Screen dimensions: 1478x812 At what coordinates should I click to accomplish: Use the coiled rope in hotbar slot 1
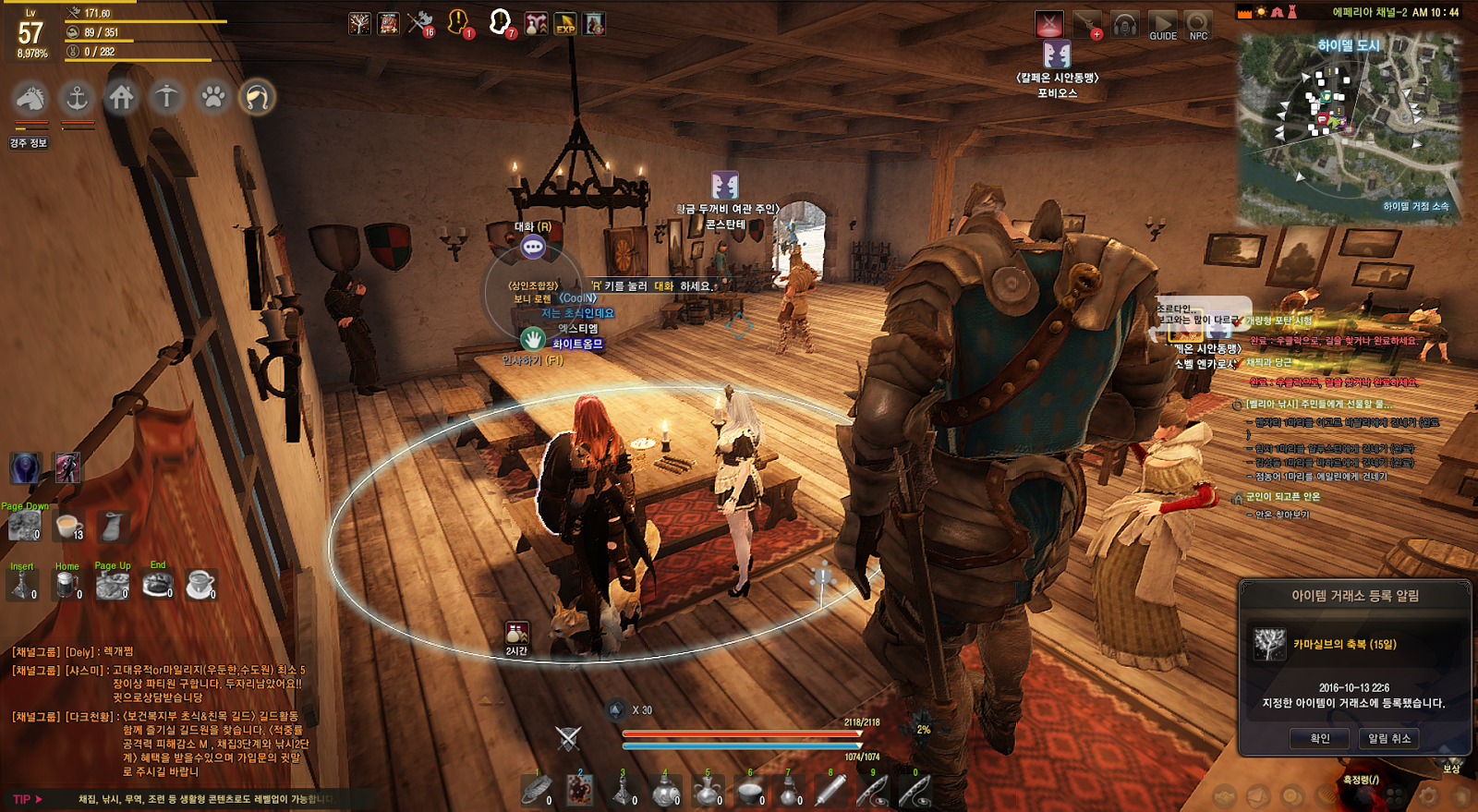537,790
